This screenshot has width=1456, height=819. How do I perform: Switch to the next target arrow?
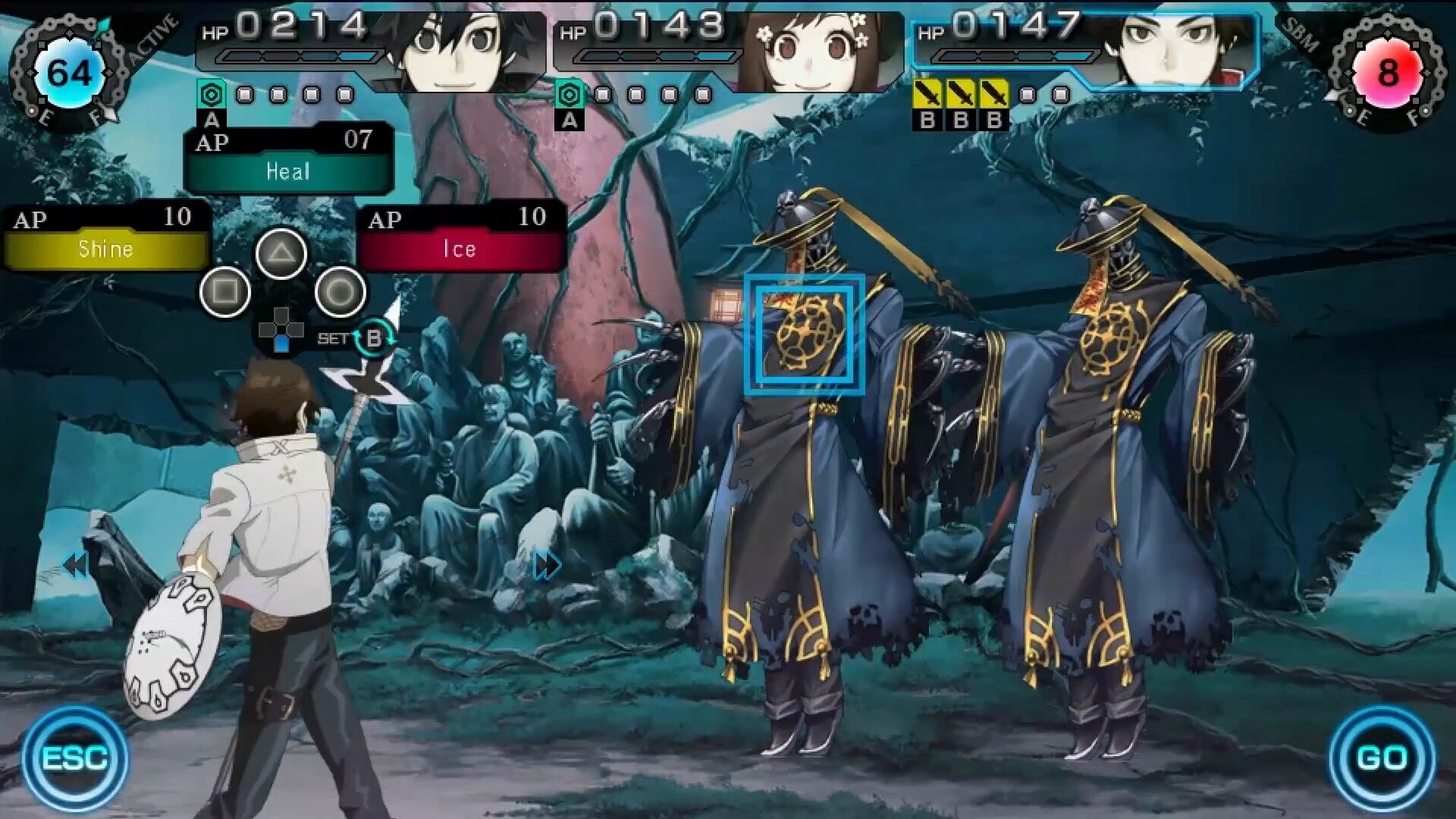(x=548, y=565)
